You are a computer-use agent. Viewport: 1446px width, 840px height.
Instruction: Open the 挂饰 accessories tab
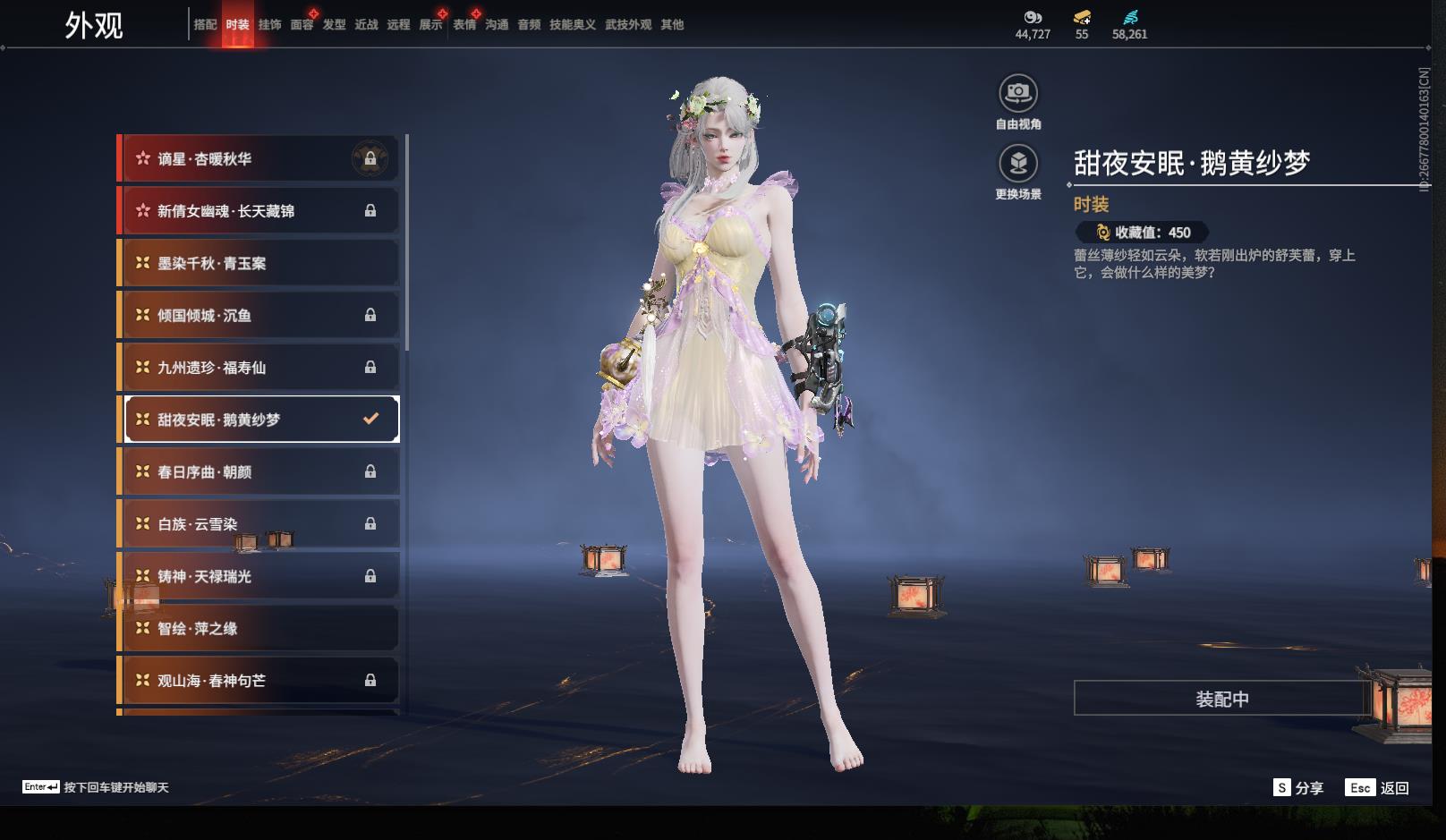pos(269,25)
